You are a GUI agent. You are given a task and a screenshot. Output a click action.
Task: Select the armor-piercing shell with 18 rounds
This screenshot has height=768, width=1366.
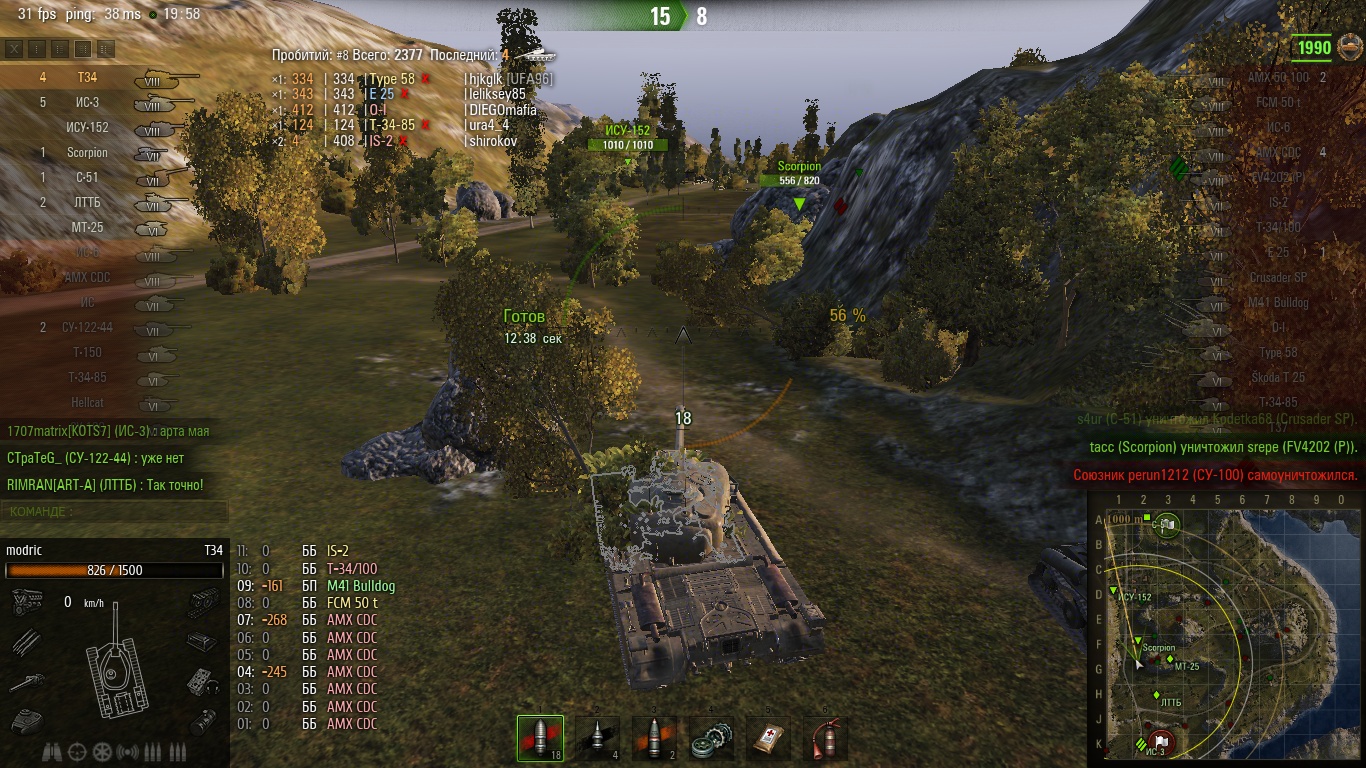[540, 738]
